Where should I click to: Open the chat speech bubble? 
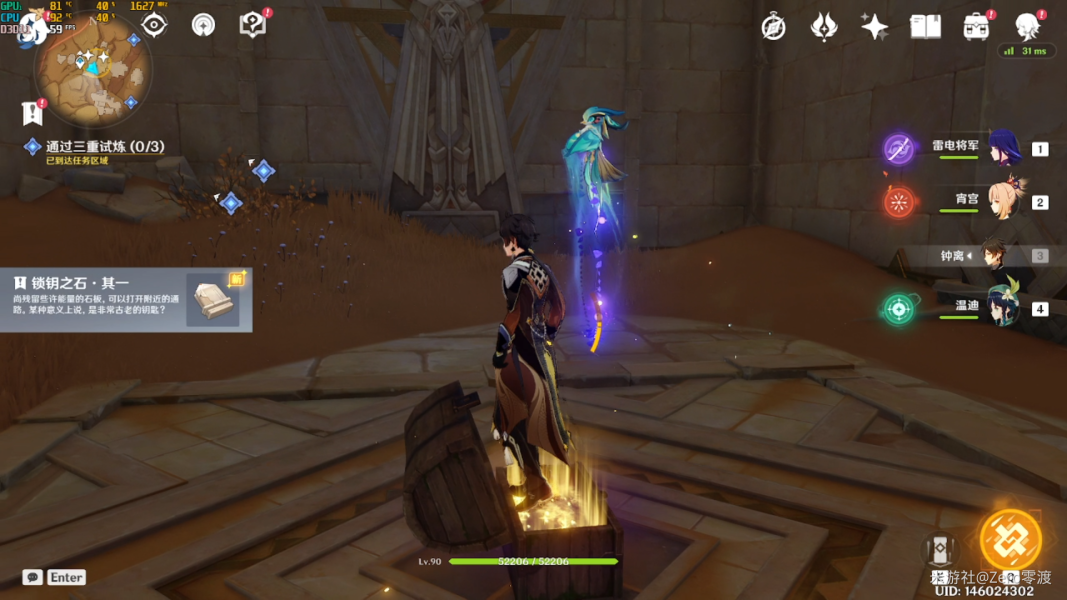(33, 577)
